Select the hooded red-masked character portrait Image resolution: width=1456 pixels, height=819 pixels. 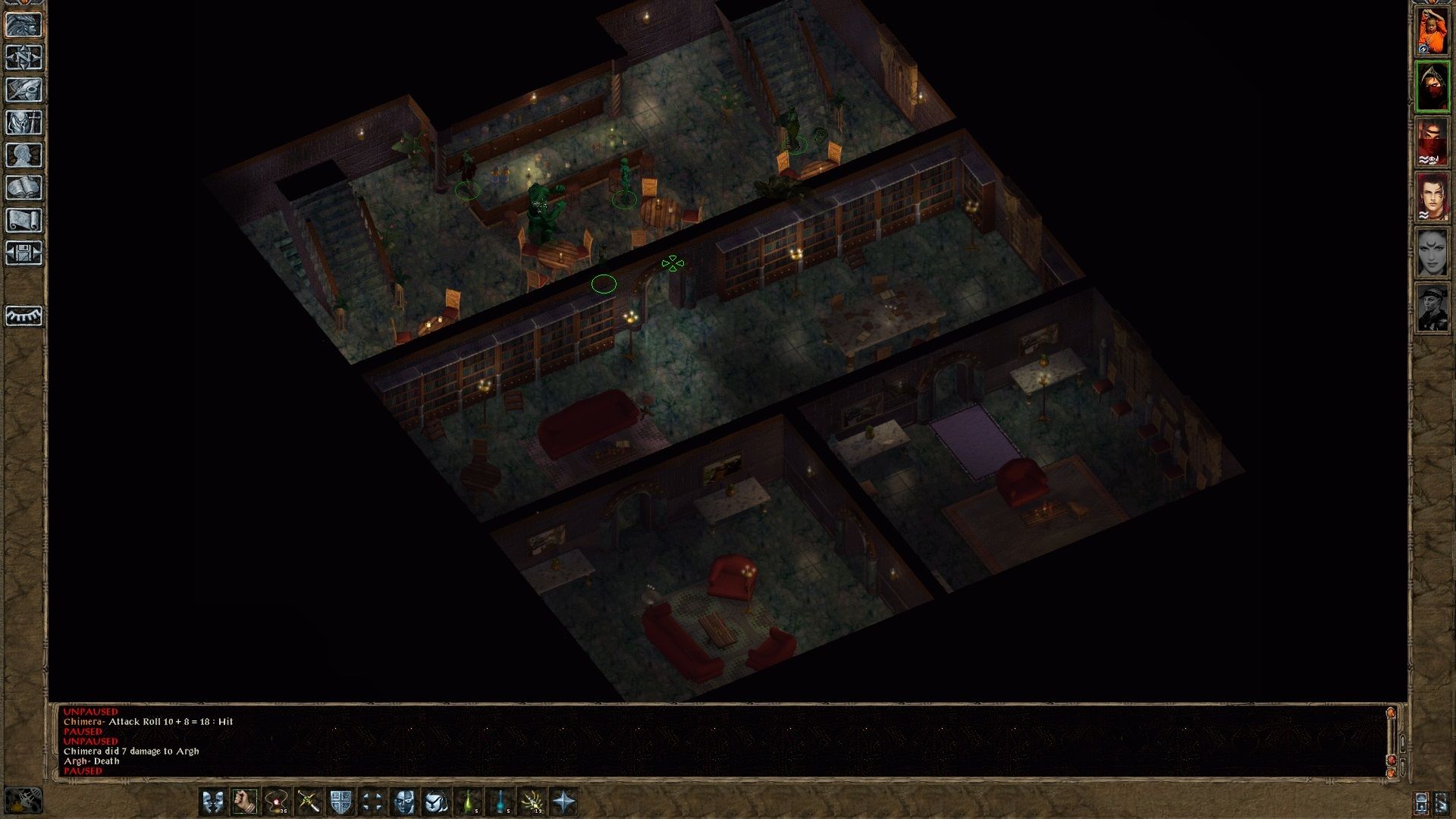coord(1432,86)
